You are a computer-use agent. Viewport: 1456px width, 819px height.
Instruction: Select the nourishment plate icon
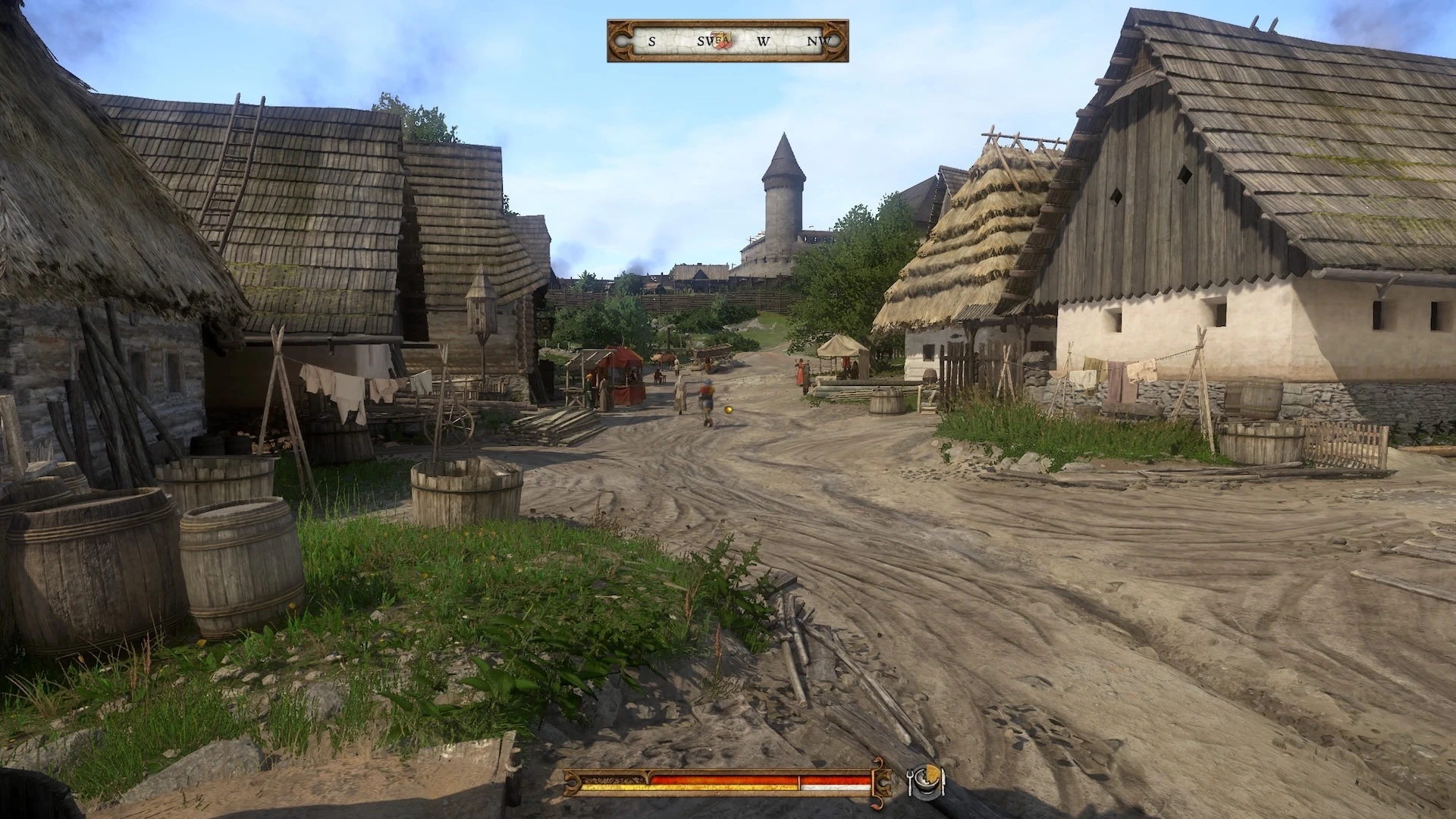[x=926, y=780]
